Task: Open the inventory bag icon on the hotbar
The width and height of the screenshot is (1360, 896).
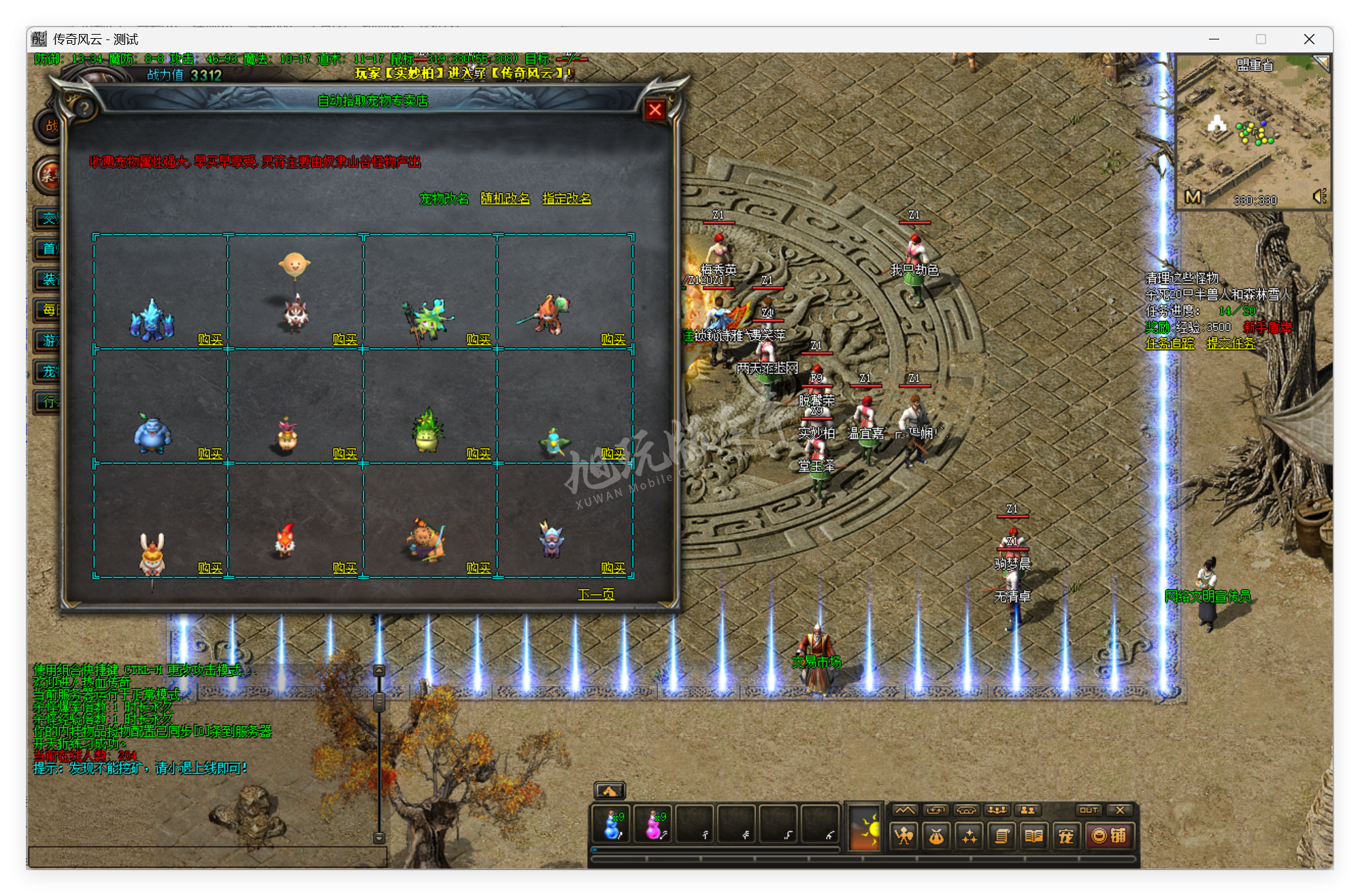Action: click(x=938, y=836)
